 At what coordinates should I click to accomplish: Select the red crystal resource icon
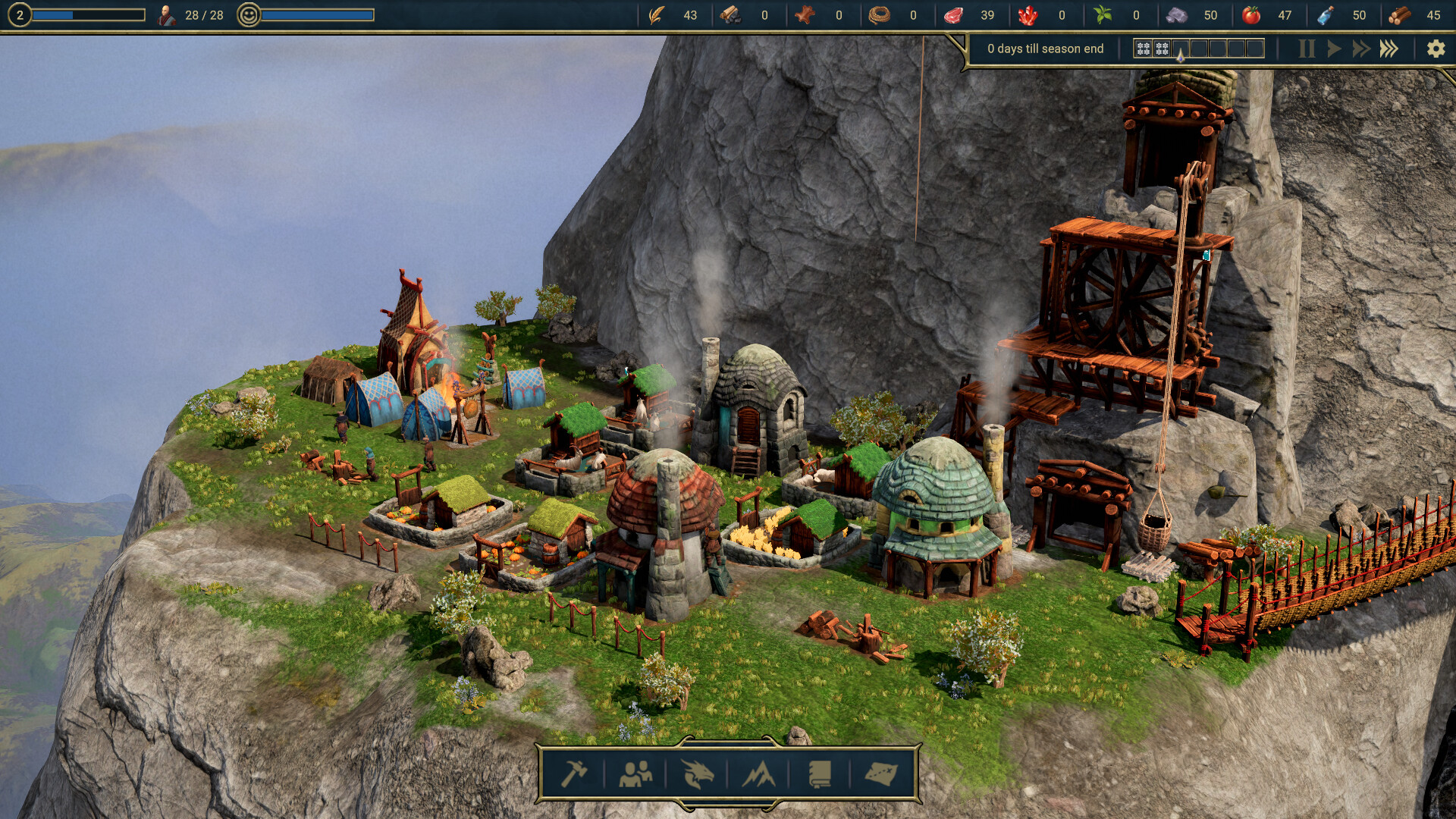[x=1028, y=15]
